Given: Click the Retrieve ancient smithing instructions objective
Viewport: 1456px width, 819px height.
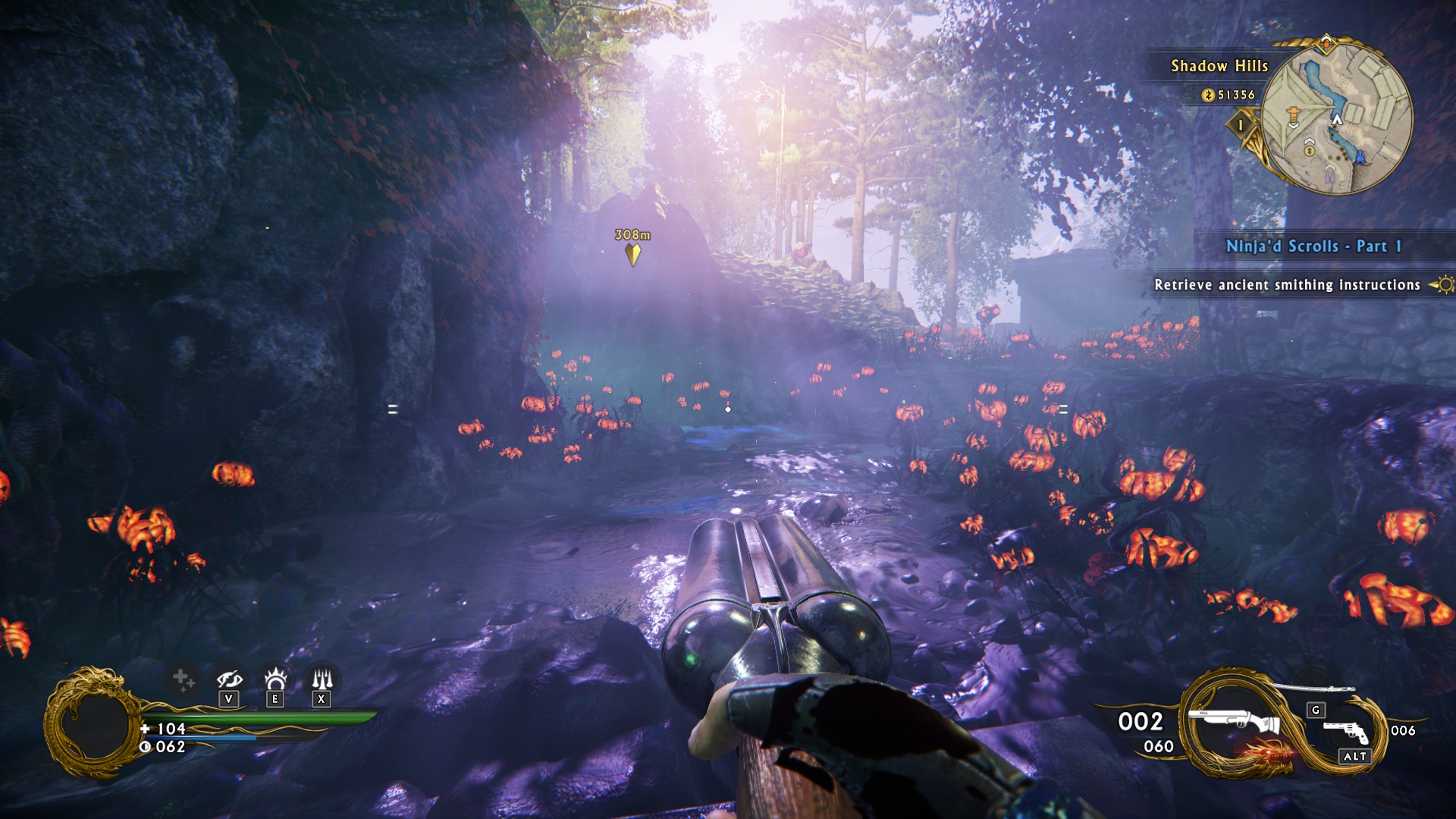Looking at the screenshot, I should [1287, 284].
